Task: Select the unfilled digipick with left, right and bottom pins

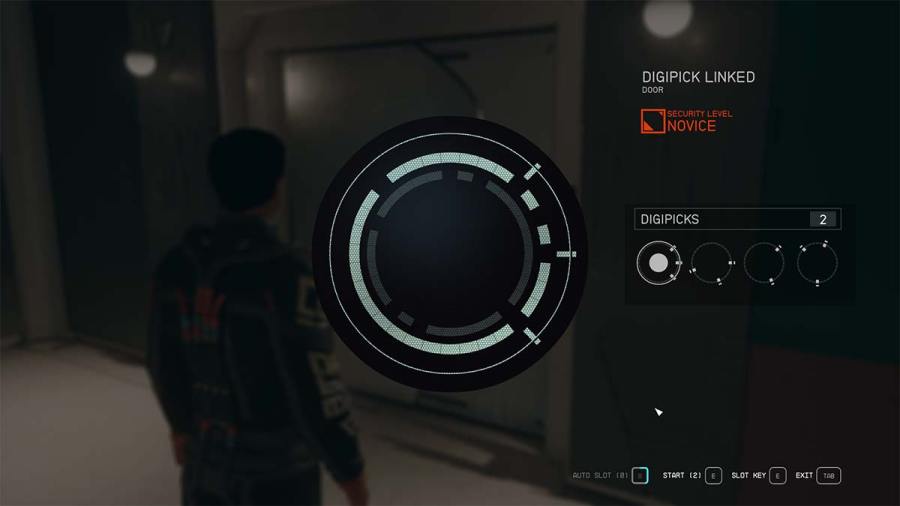Action: click(711, 263)
